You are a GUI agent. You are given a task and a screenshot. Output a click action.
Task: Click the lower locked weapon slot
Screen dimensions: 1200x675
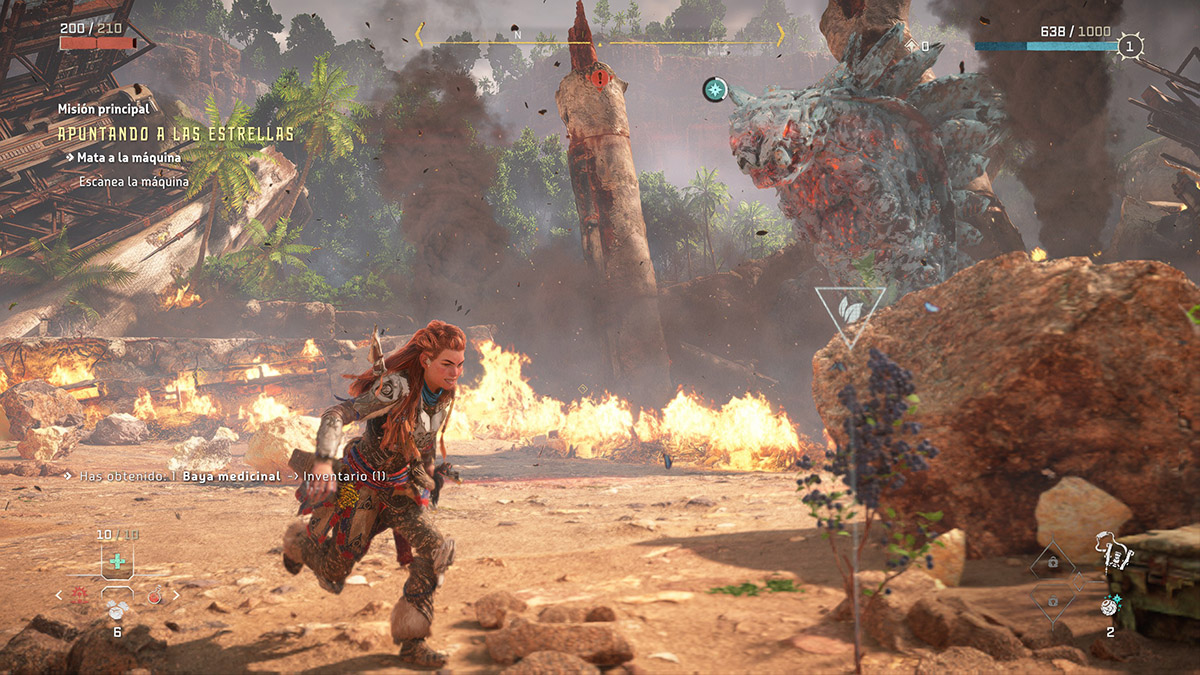(1053, 602)
